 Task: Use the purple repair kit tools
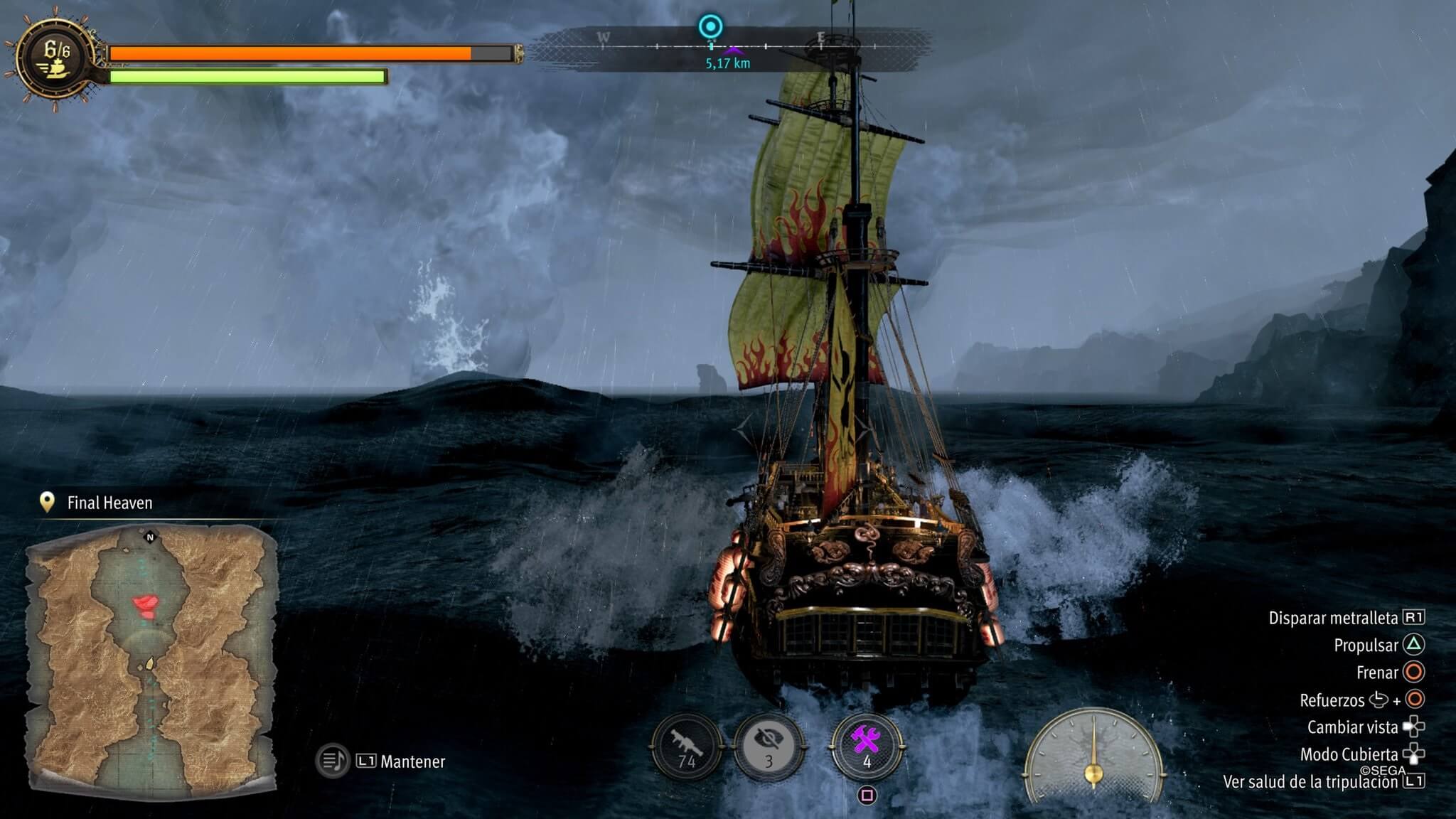(867, 745)
